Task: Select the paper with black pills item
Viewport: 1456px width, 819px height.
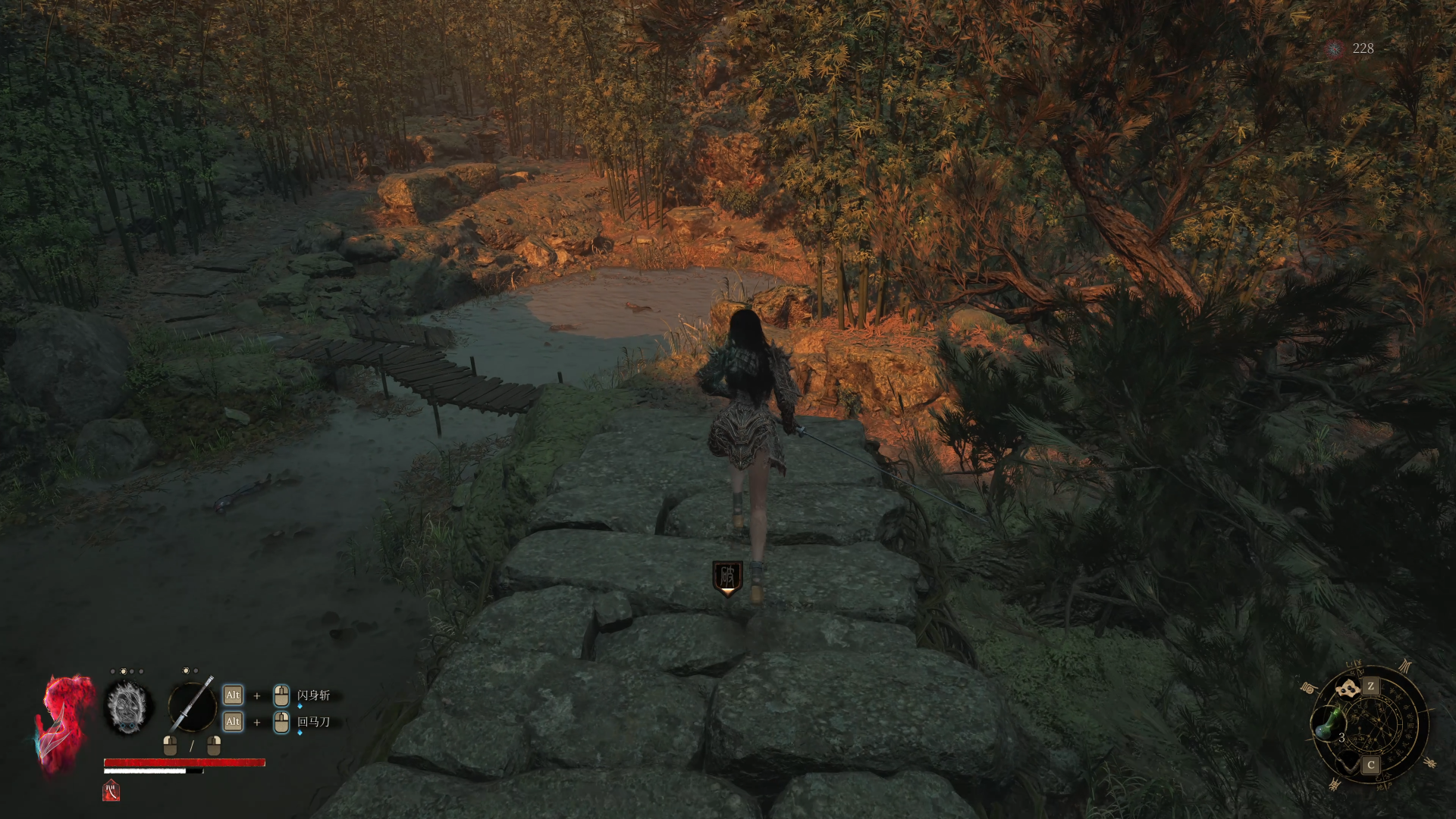Action: coord(1349,689)
